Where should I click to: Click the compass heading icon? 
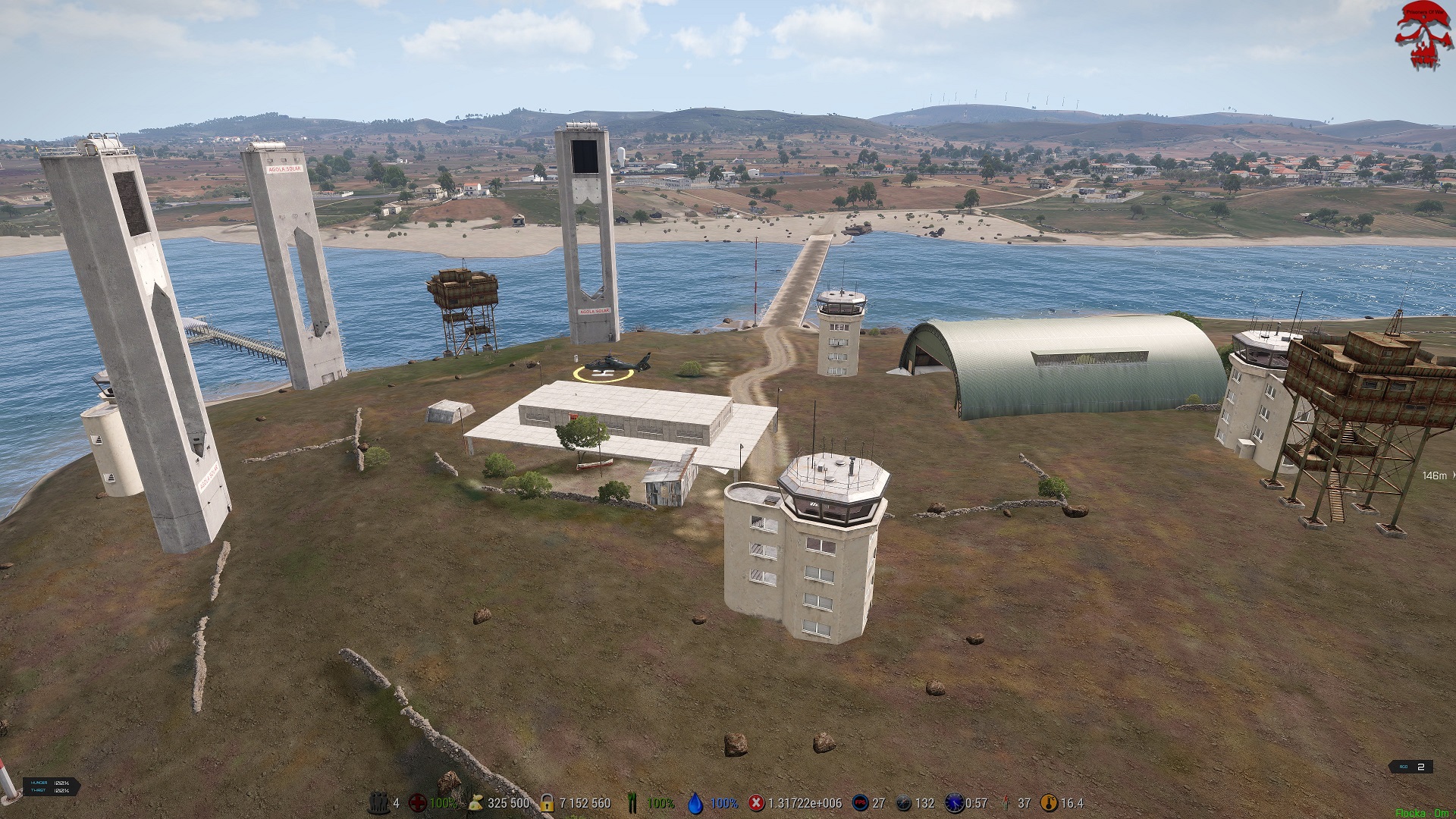point(903,802)
